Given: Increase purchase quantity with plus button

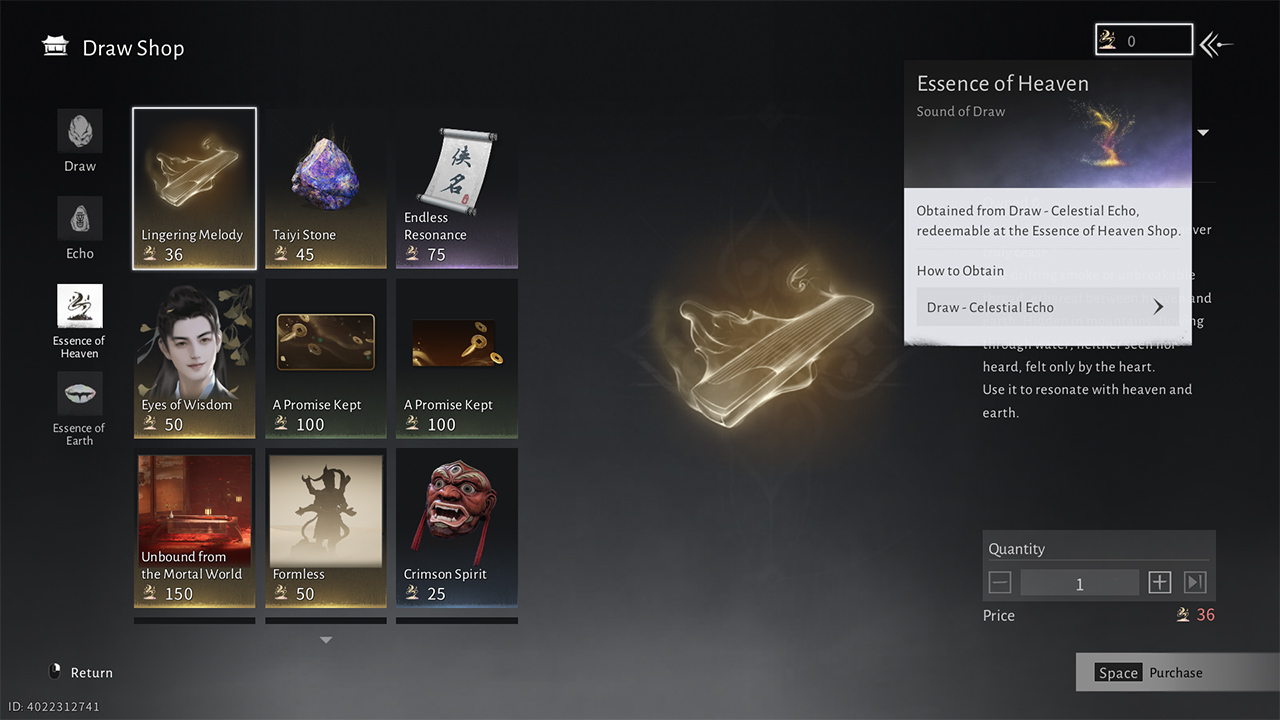Looking at the screenshot, I should pos(1159,583).
